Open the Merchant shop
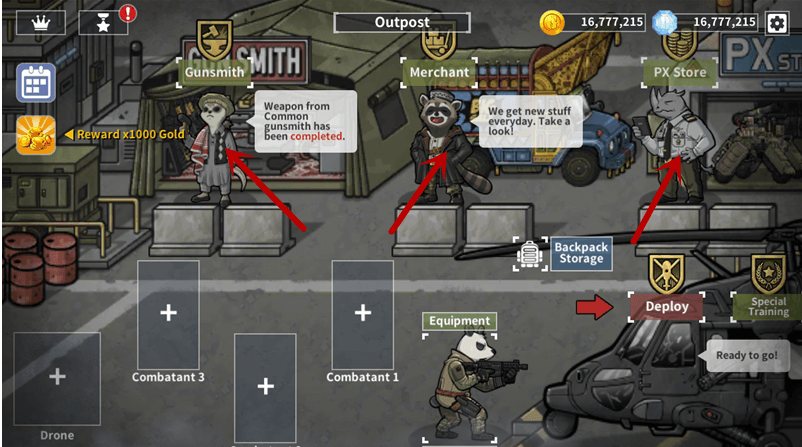The image size is (802, 447). (437, 72)
